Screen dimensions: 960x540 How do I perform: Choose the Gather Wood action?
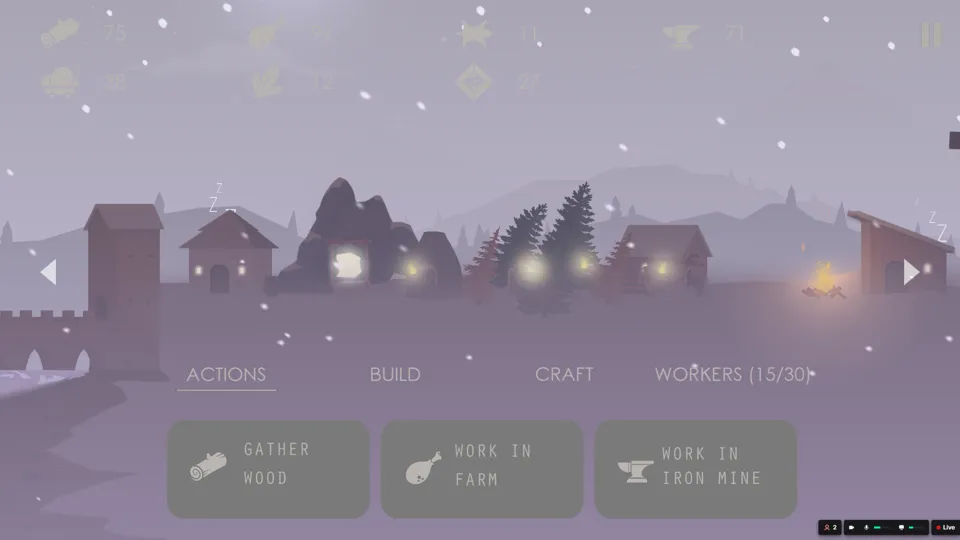[x=268, y=469]
